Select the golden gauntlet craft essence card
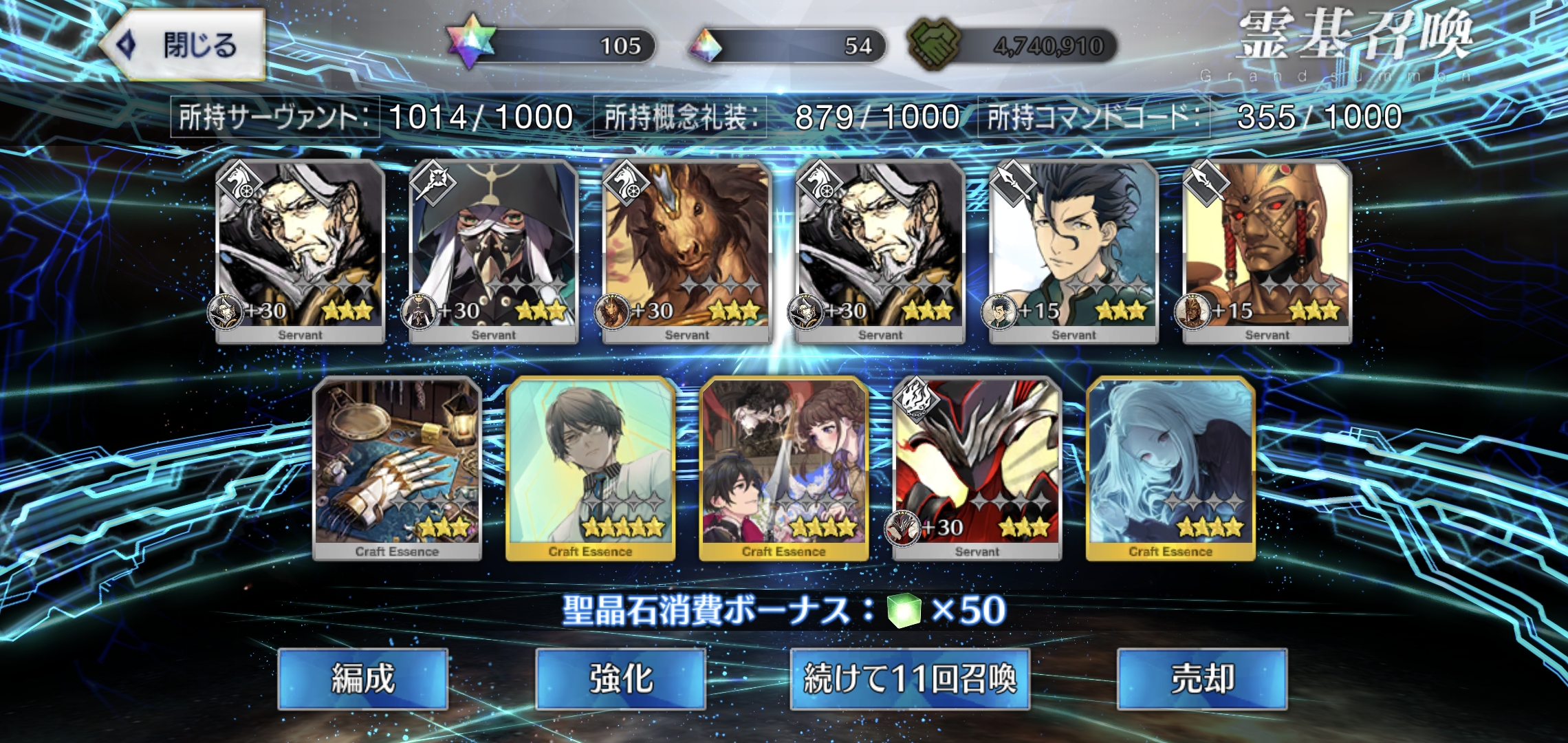1568x743 pixels. 397,468
